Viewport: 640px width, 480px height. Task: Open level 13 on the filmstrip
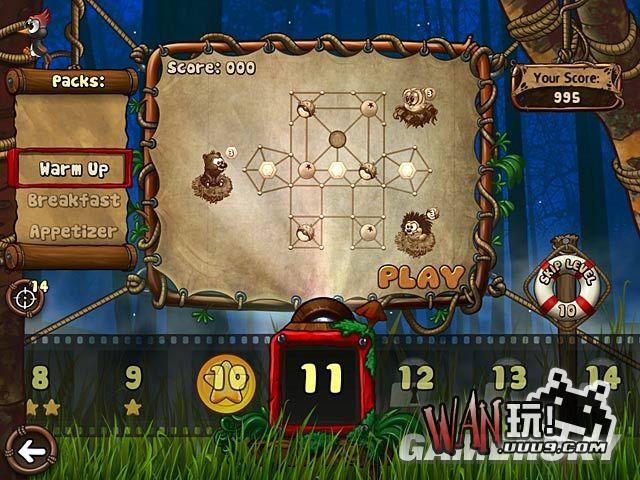(x=509, y=378)
